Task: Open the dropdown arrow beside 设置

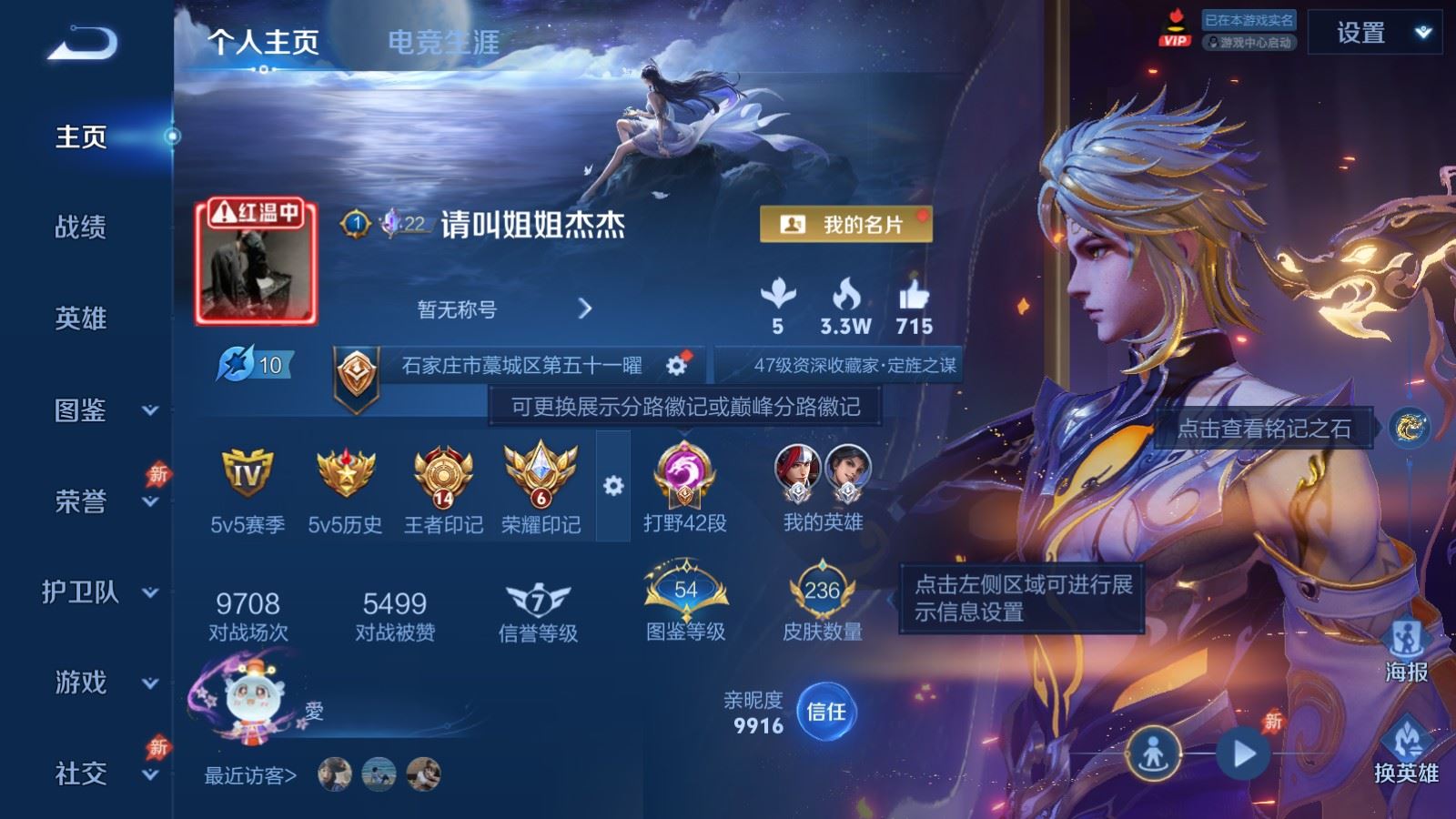Action: pyautogui.click(x=1420, y=32)
